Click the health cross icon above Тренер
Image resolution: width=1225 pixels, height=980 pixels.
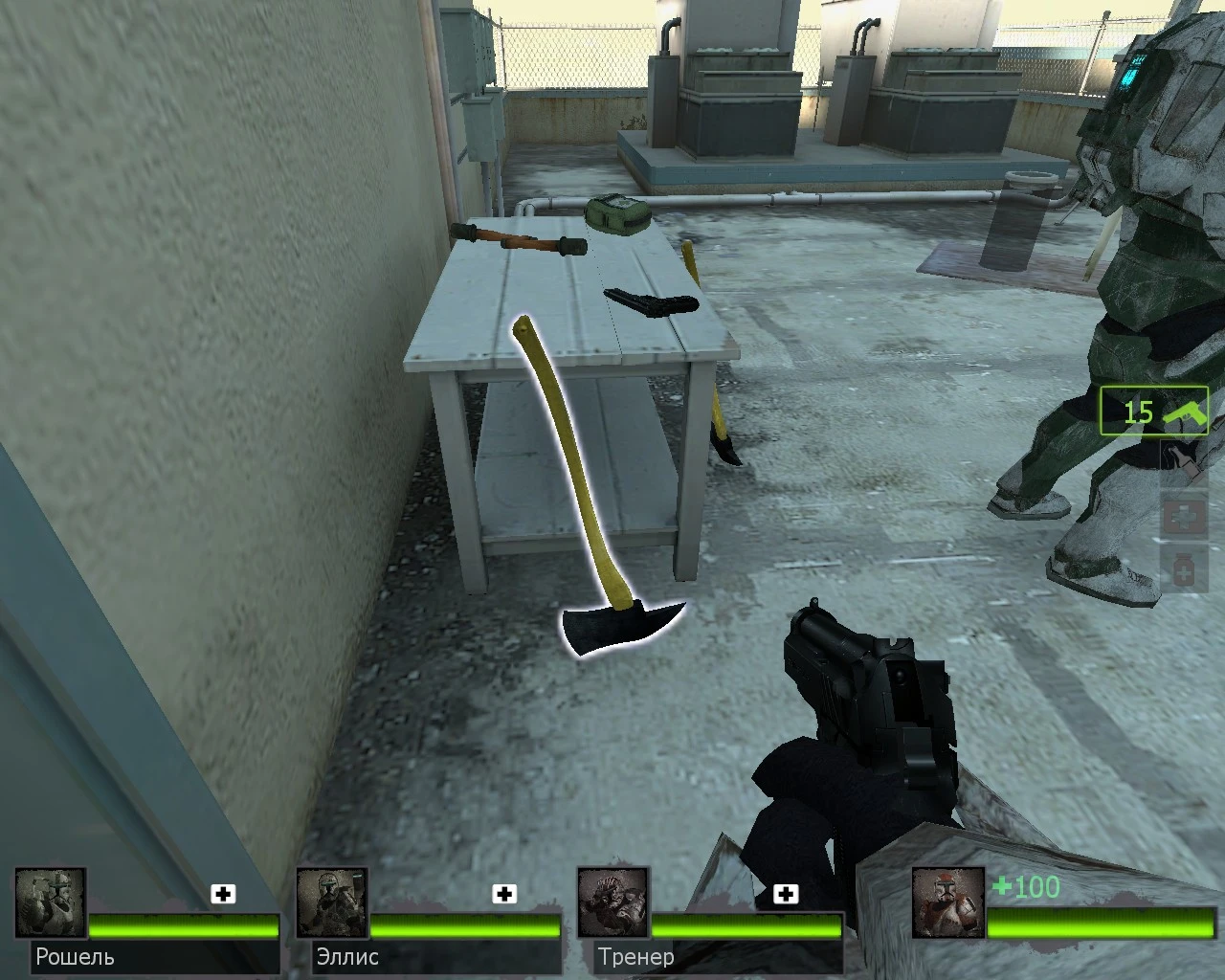pyautogui.click(x=788, y=895)
